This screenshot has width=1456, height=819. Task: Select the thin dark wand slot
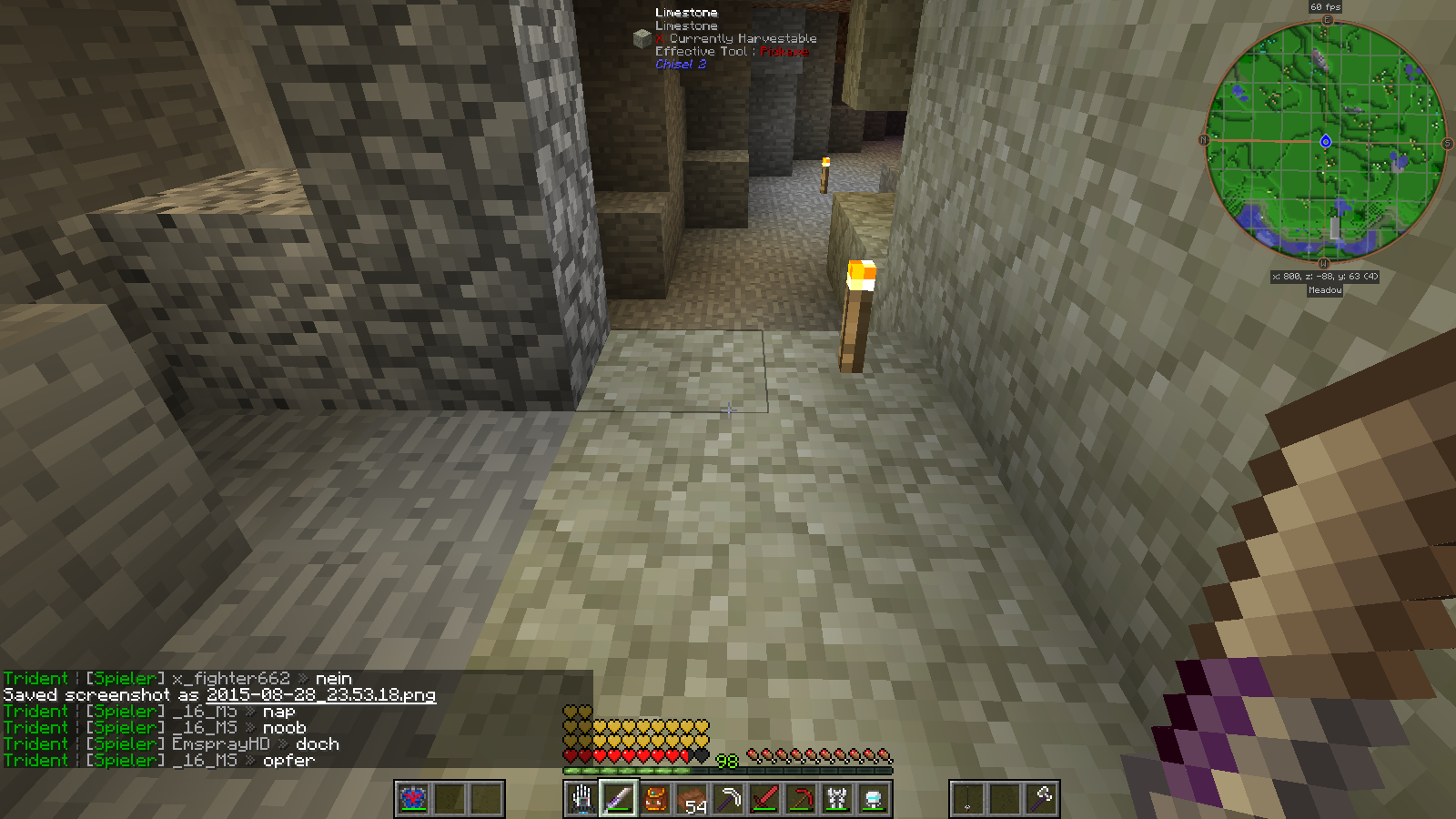pyautogui.click(x=967, y=799)
